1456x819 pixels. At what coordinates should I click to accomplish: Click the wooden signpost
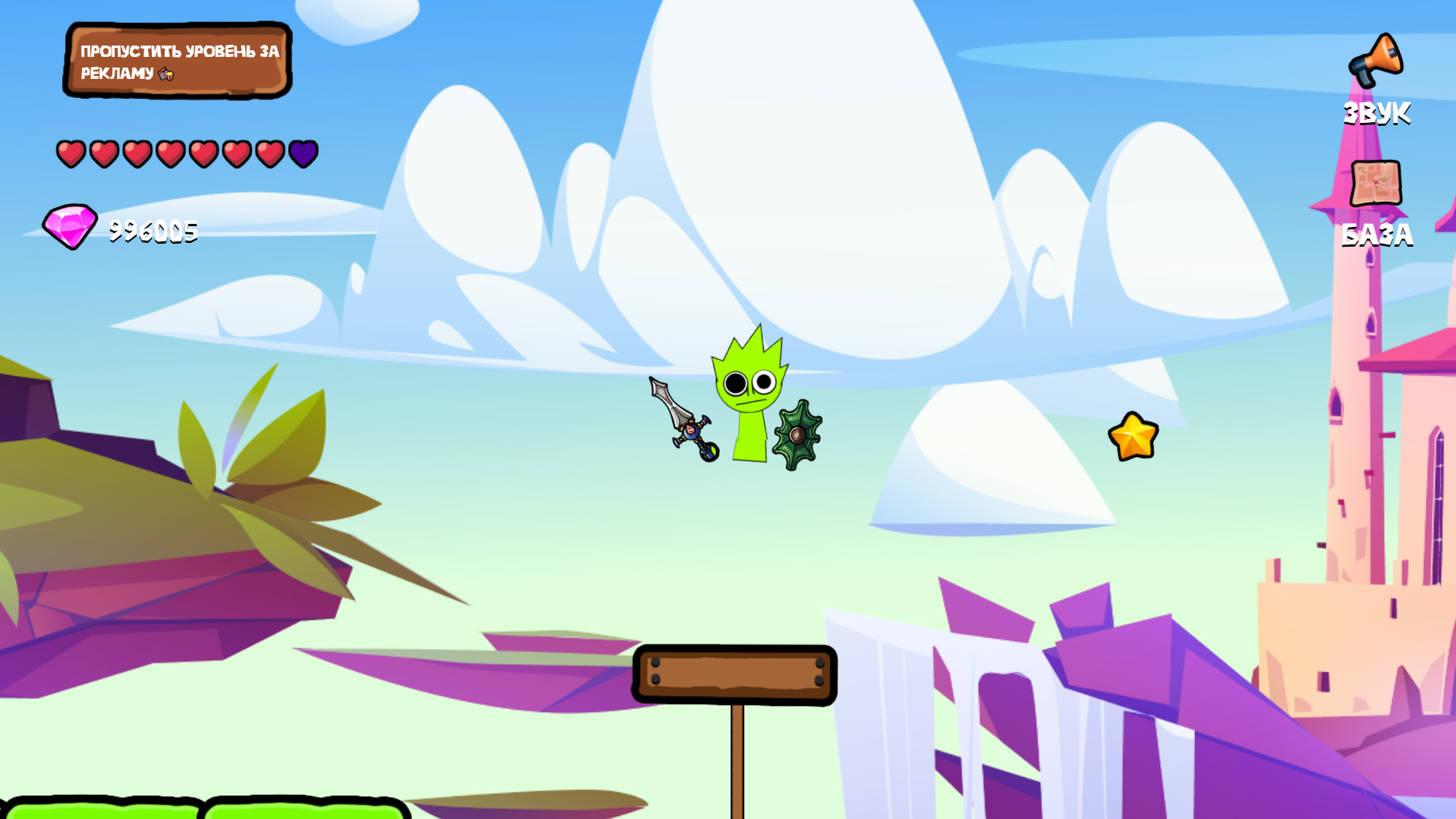coord(734,673)
